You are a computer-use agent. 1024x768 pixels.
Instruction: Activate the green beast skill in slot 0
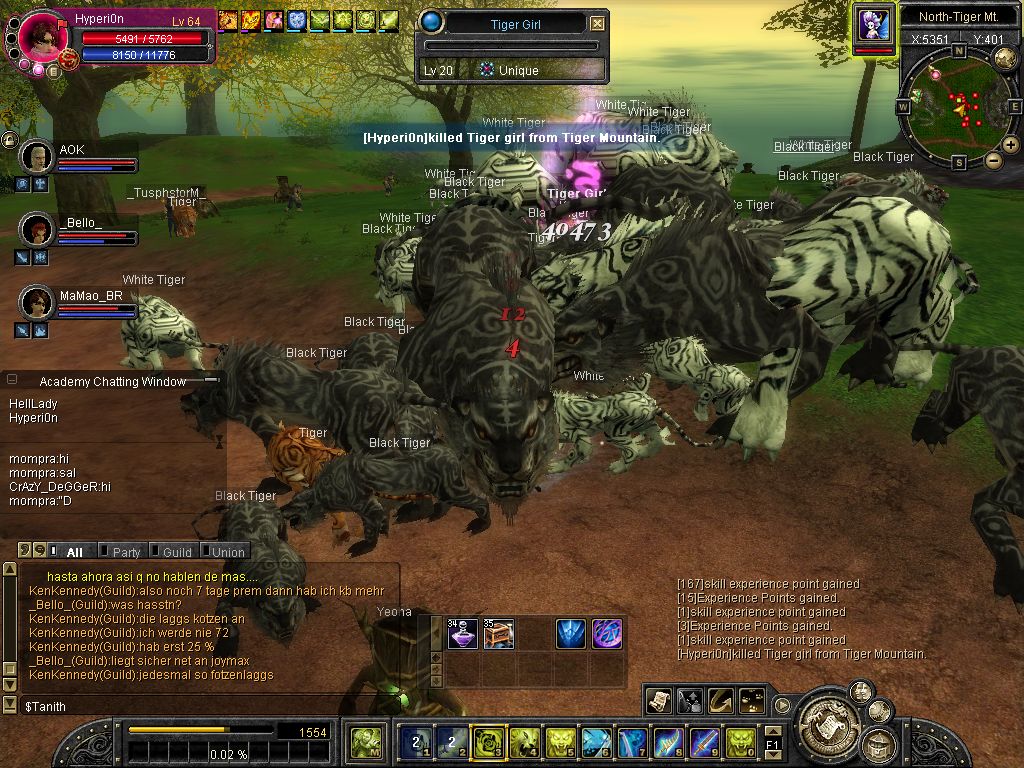740,742
